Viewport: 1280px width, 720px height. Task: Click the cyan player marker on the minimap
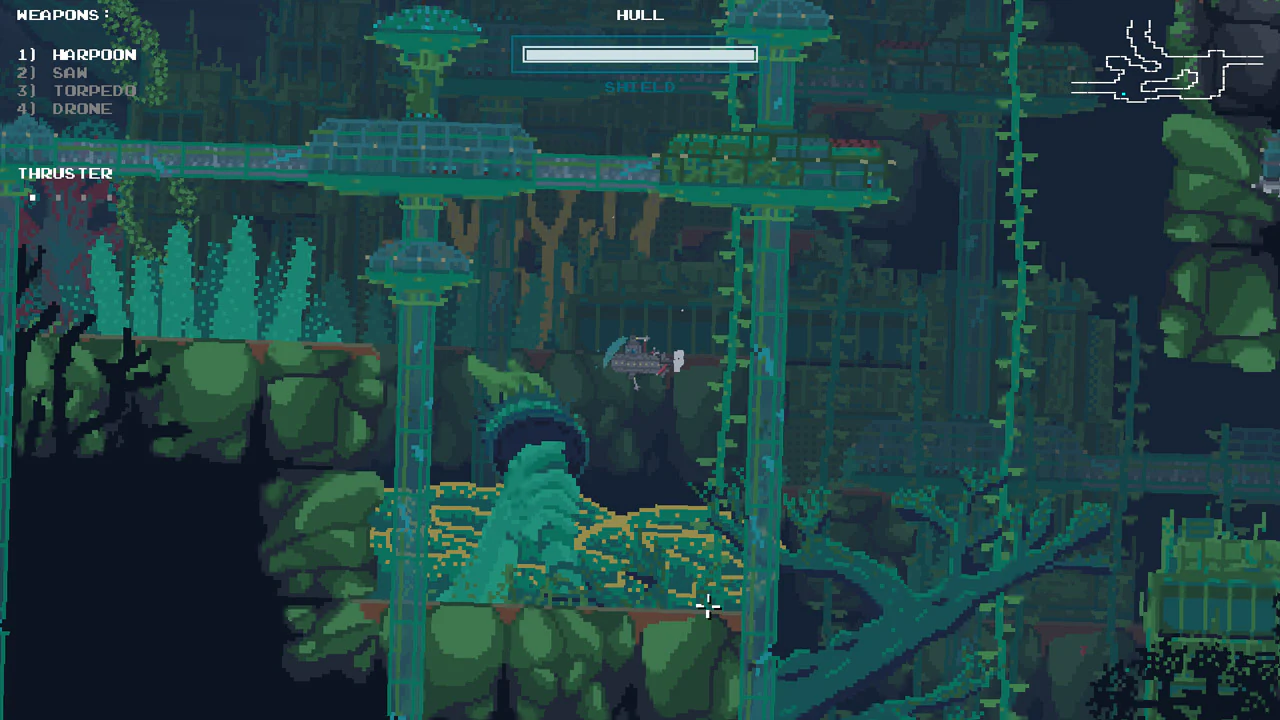click(1124, 95)
